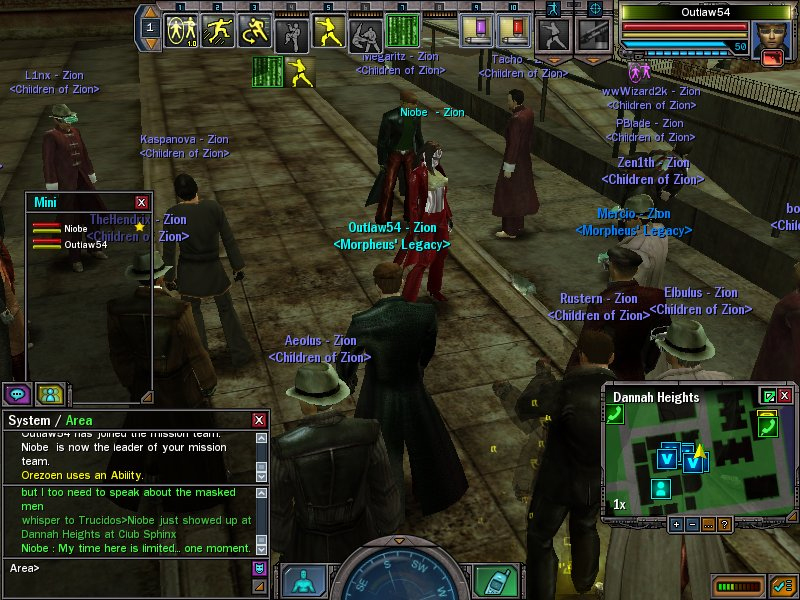
Task: Close the Mini team window
Action: pos(141,202)
